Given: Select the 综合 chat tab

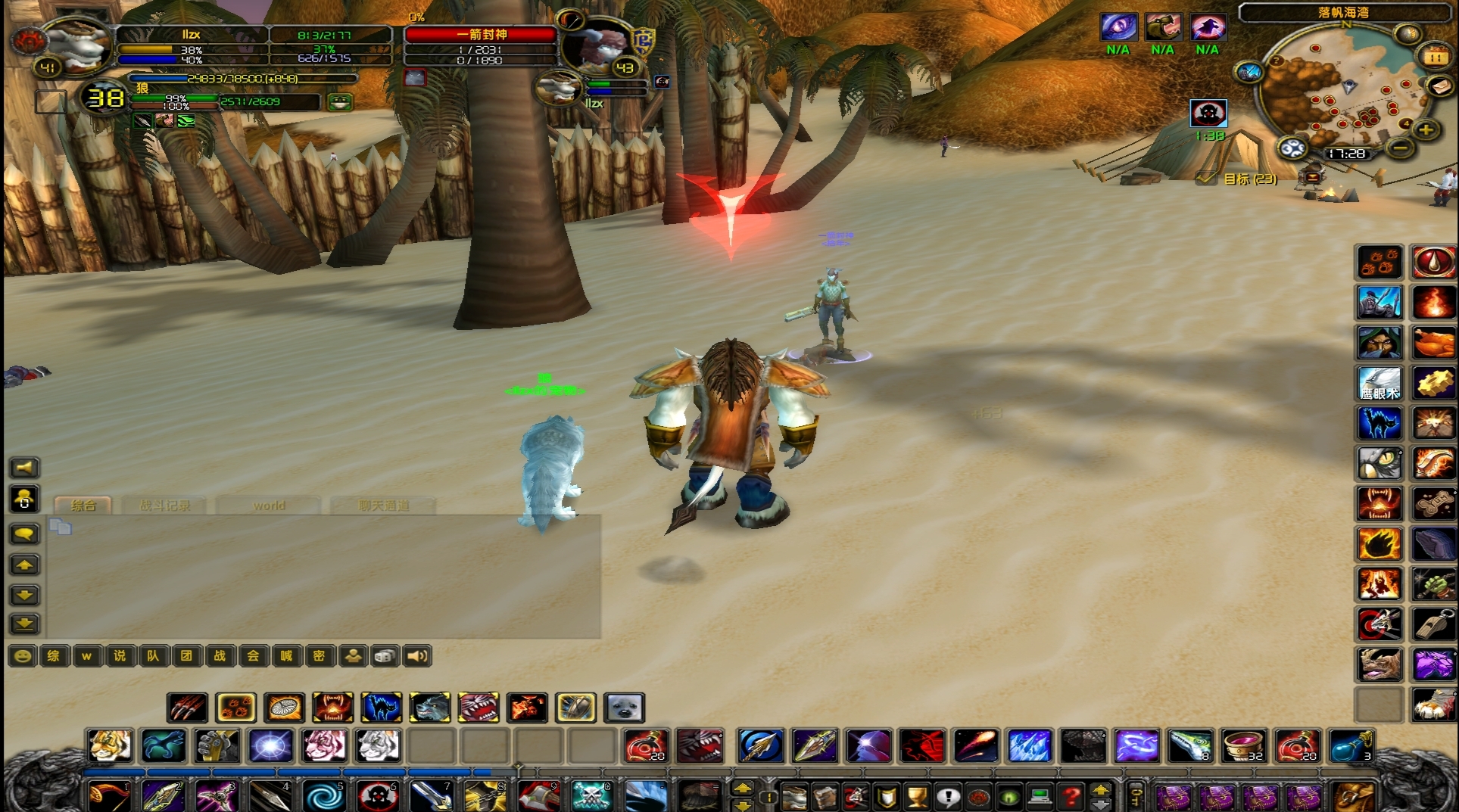Looking at the screenshot, I should (83, 506).
